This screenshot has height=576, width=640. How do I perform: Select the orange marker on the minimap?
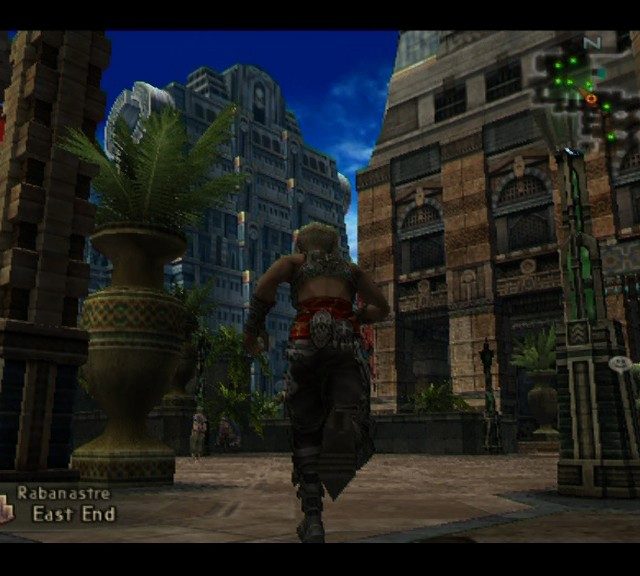point(591,99)
